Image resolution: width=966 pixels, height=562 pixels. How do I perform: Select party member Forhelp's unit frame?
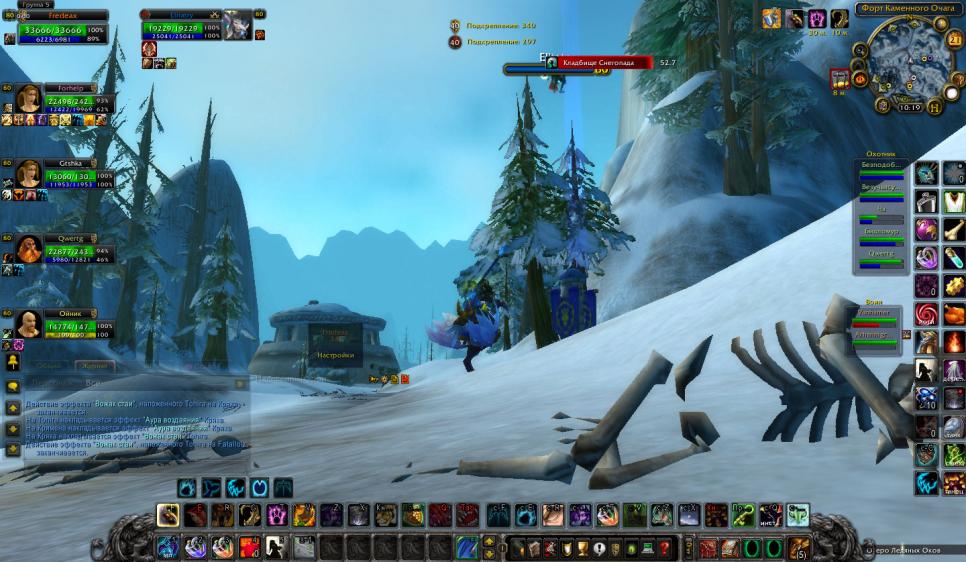[62, 99]
